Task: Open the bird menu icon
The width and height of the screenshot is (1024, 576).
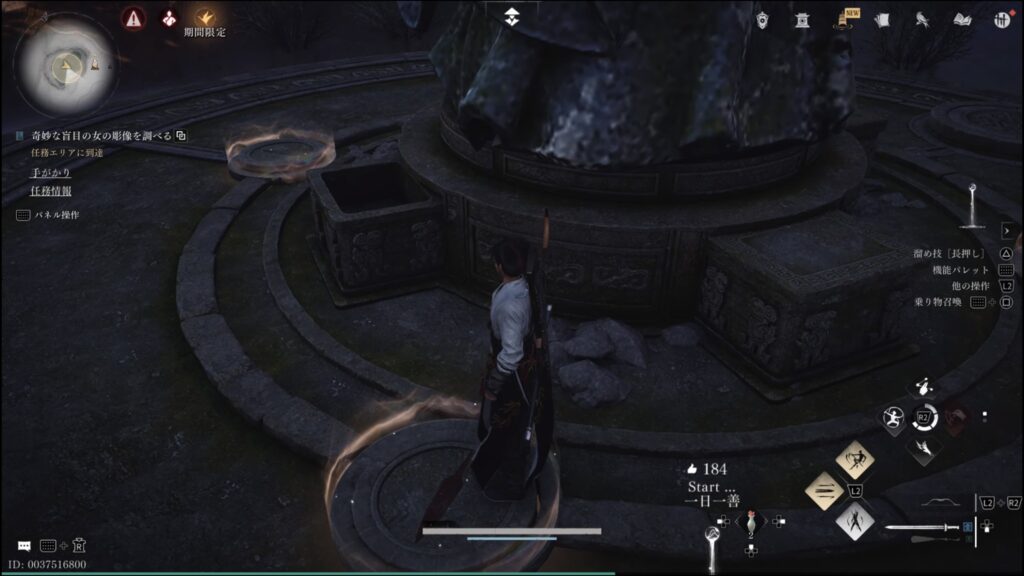Action: (x=924, y=19)
